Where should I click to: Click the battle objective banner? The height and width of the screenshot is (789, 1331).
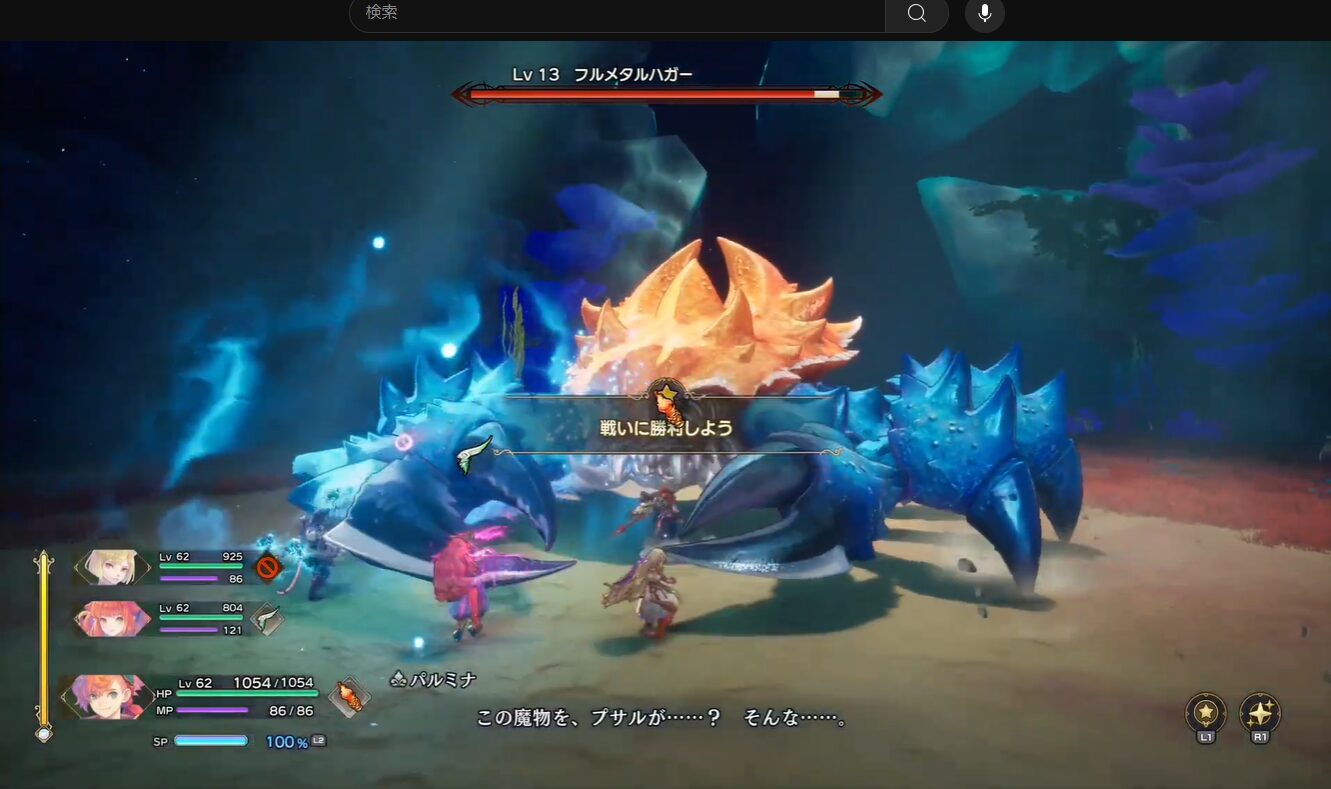pyautogui.click(x=668, y=428)
